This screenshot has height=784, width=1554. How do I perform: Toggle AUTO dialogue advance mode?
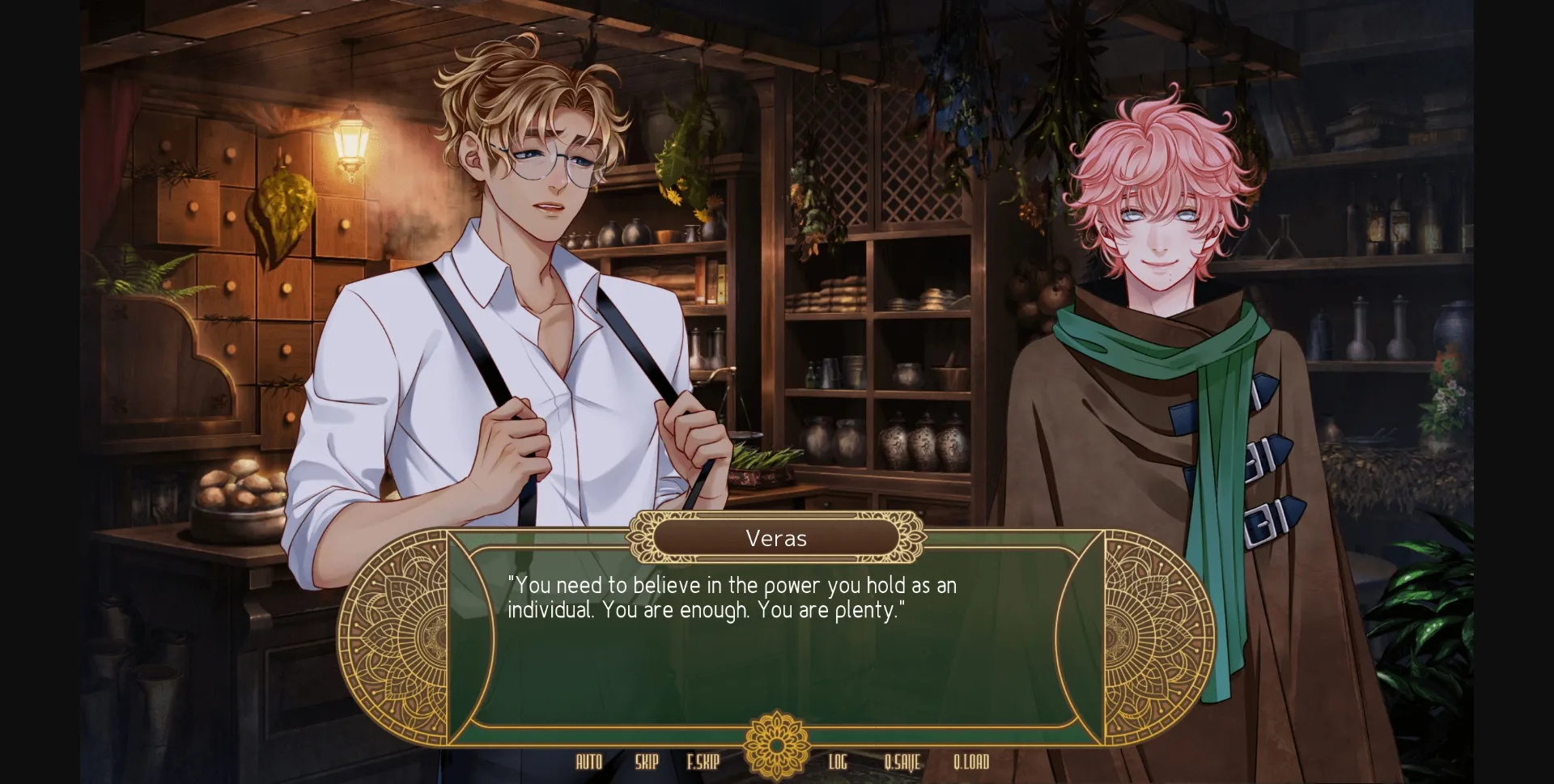pyautogui.click(x=588, y=761)
